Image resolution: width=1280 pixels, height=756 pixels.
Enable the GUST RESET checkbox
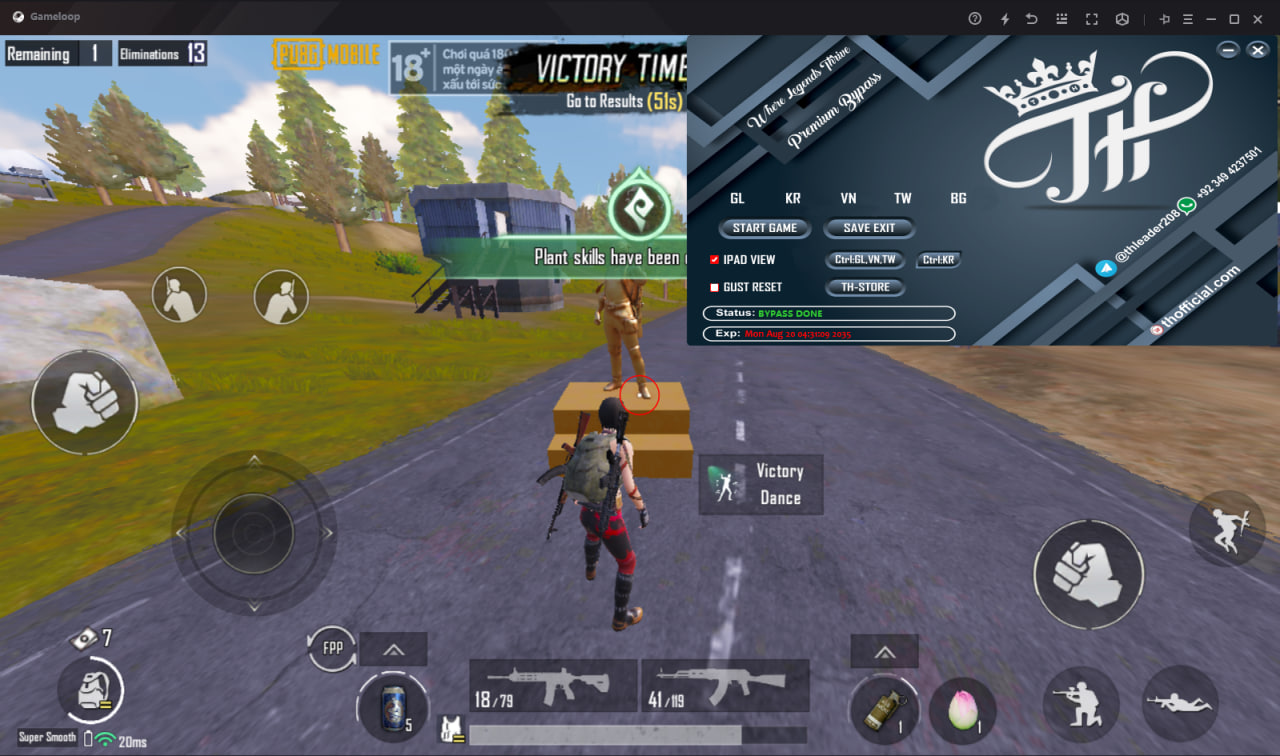click(713, 287)
